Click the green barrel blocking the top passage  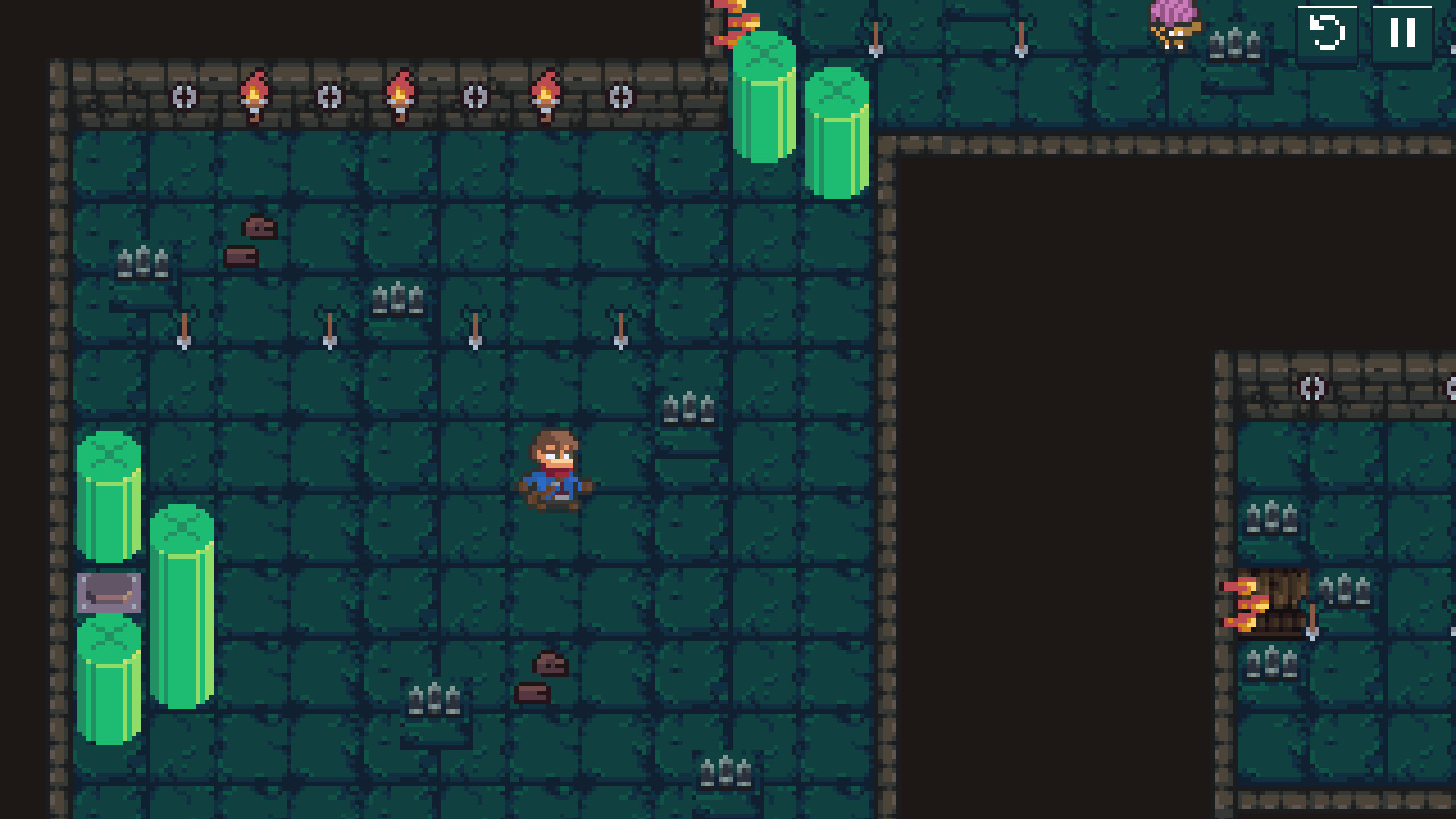(764, 99)
